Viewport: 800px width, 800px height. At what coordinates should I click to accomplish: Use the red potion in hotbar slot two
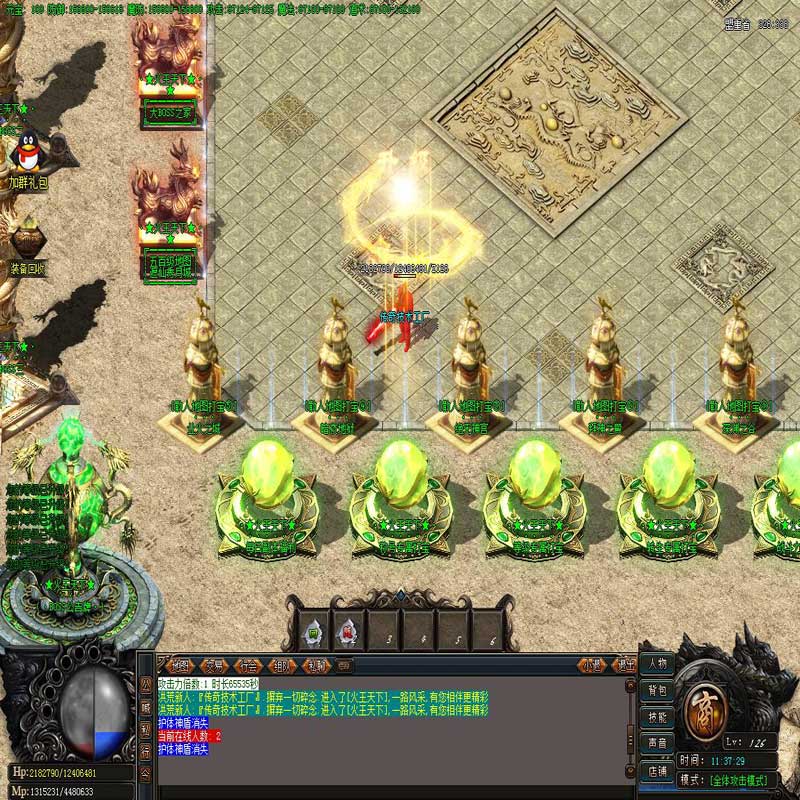(x=348, y=633)
